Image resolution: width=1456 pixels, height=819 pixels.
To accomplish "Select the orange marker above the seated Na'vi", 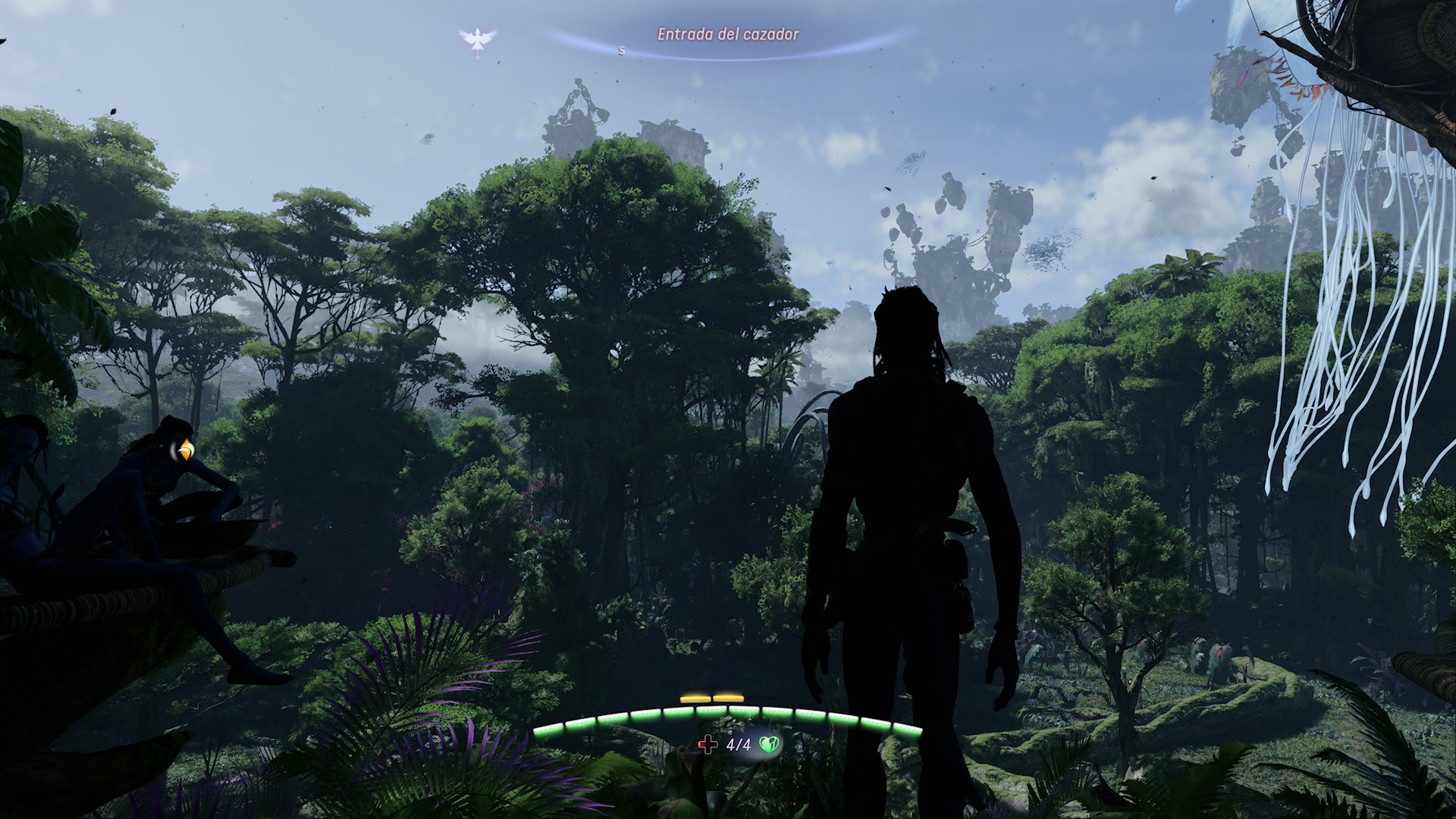I will click(x=185, y=450).
